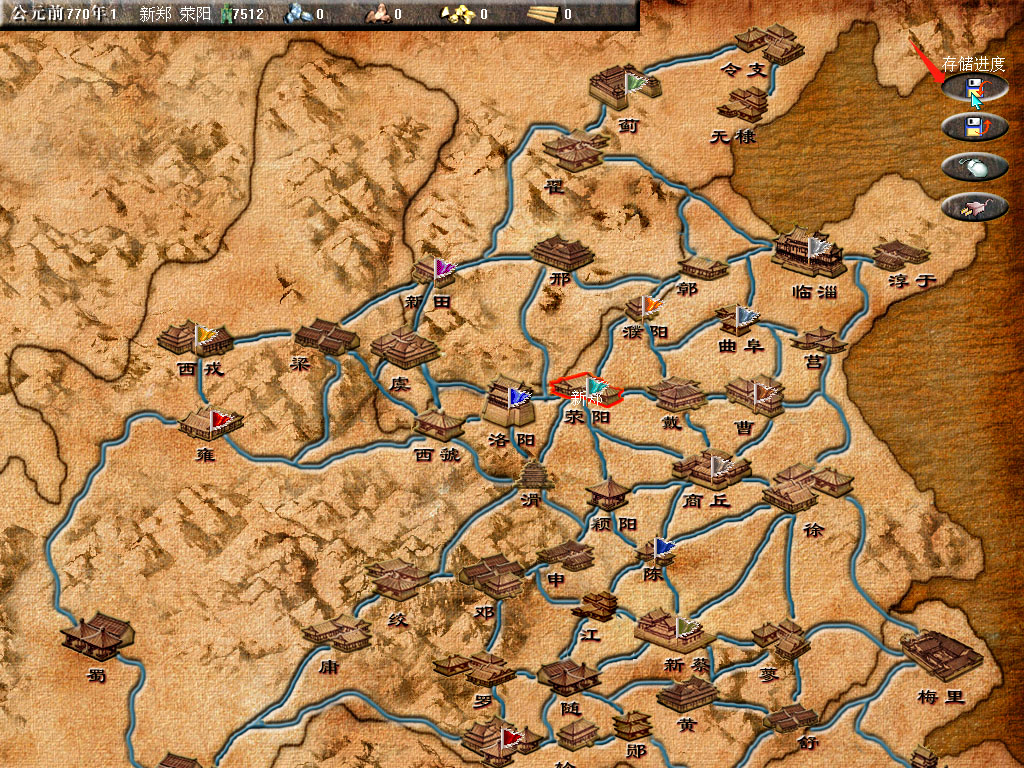Choose the city of 新蔡
Image resolution: width=1024 pixels, height=768 pixels.
point(672,630)
